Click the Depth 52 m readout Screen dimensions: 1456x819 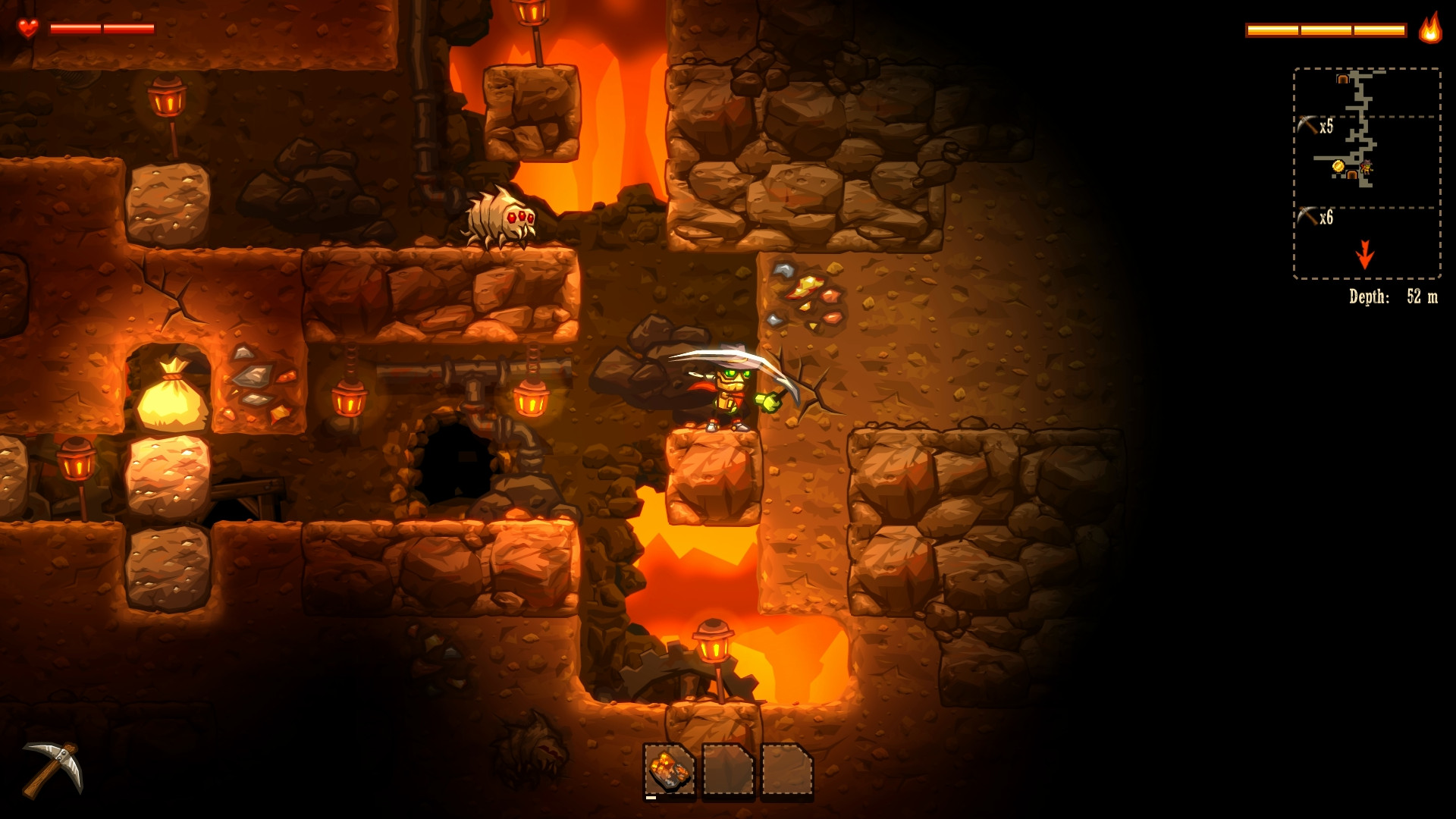[1395, 297]
